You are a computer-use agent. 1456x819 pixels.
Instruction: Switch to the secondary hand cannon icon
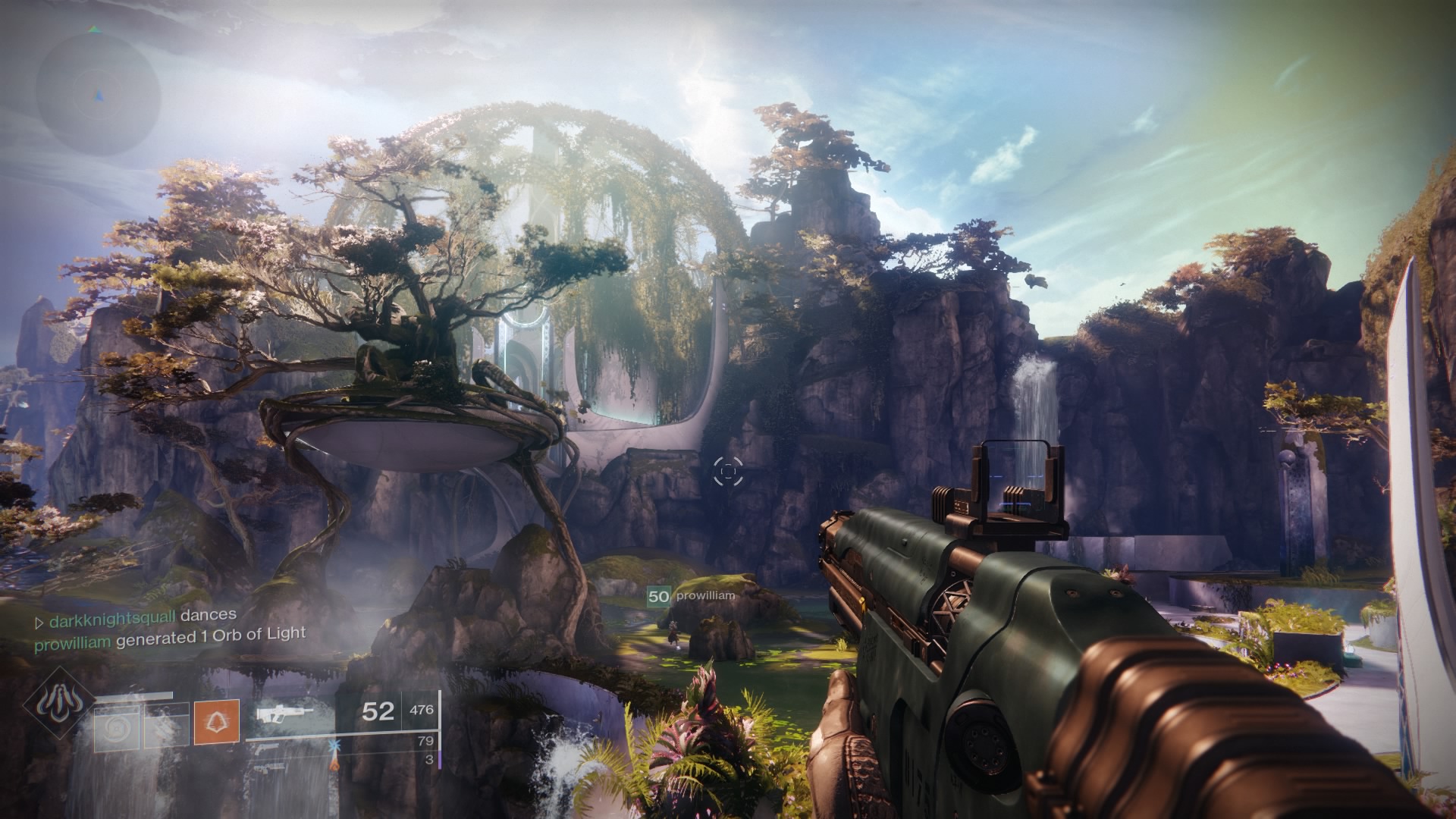coord(267,749)
